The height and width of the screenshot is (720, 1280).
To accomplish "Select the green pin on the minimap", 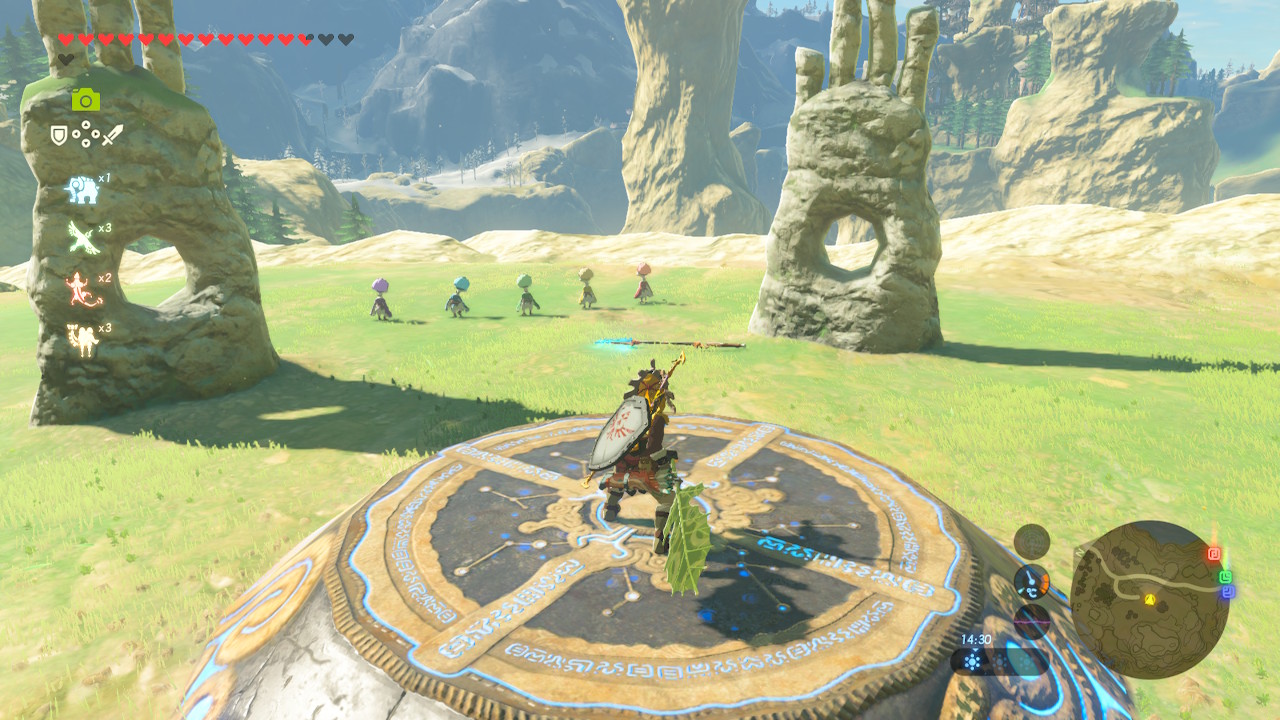I will [x=1225, y=576].
